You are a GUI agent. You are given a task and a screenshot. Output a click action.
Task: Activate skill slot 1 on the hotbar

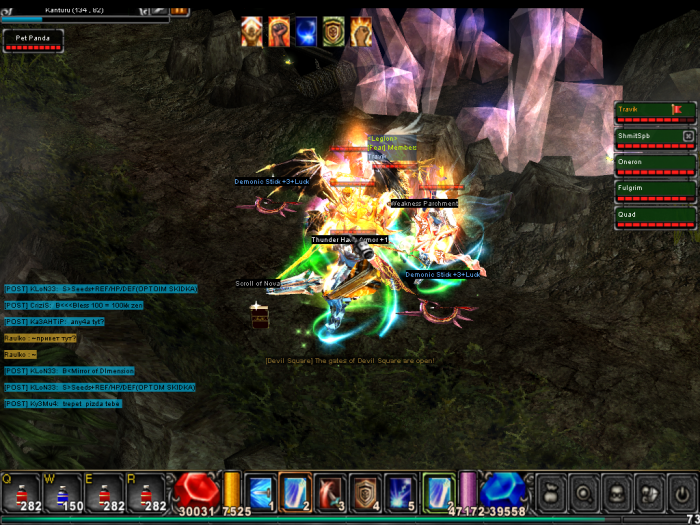[260, 492]
